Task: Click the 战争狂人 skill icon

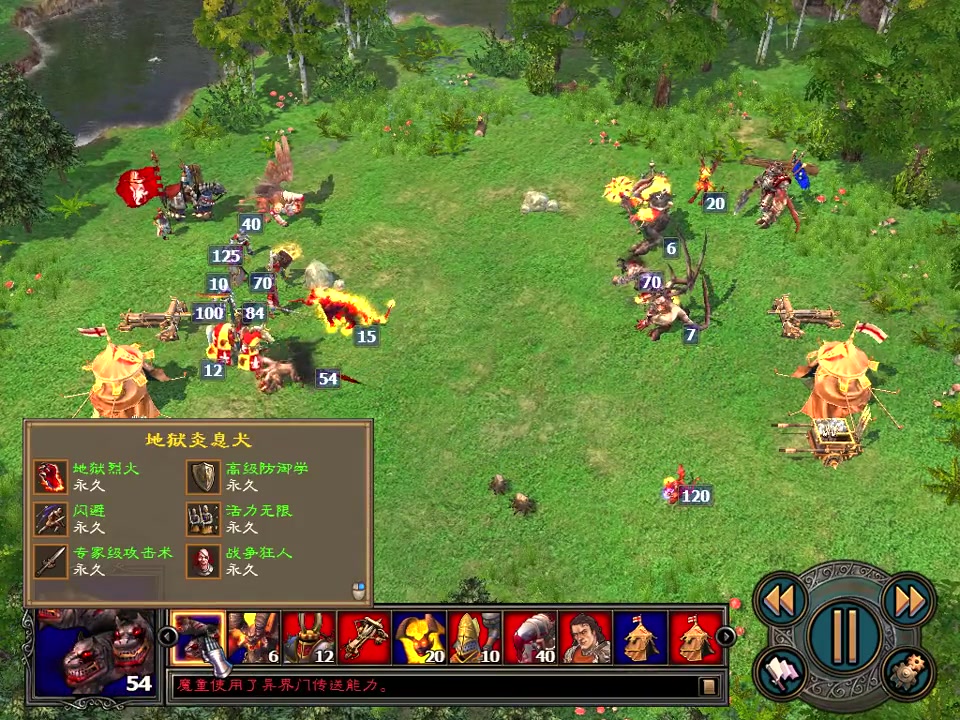Action: pyautogui.click(x=204, y=561)
